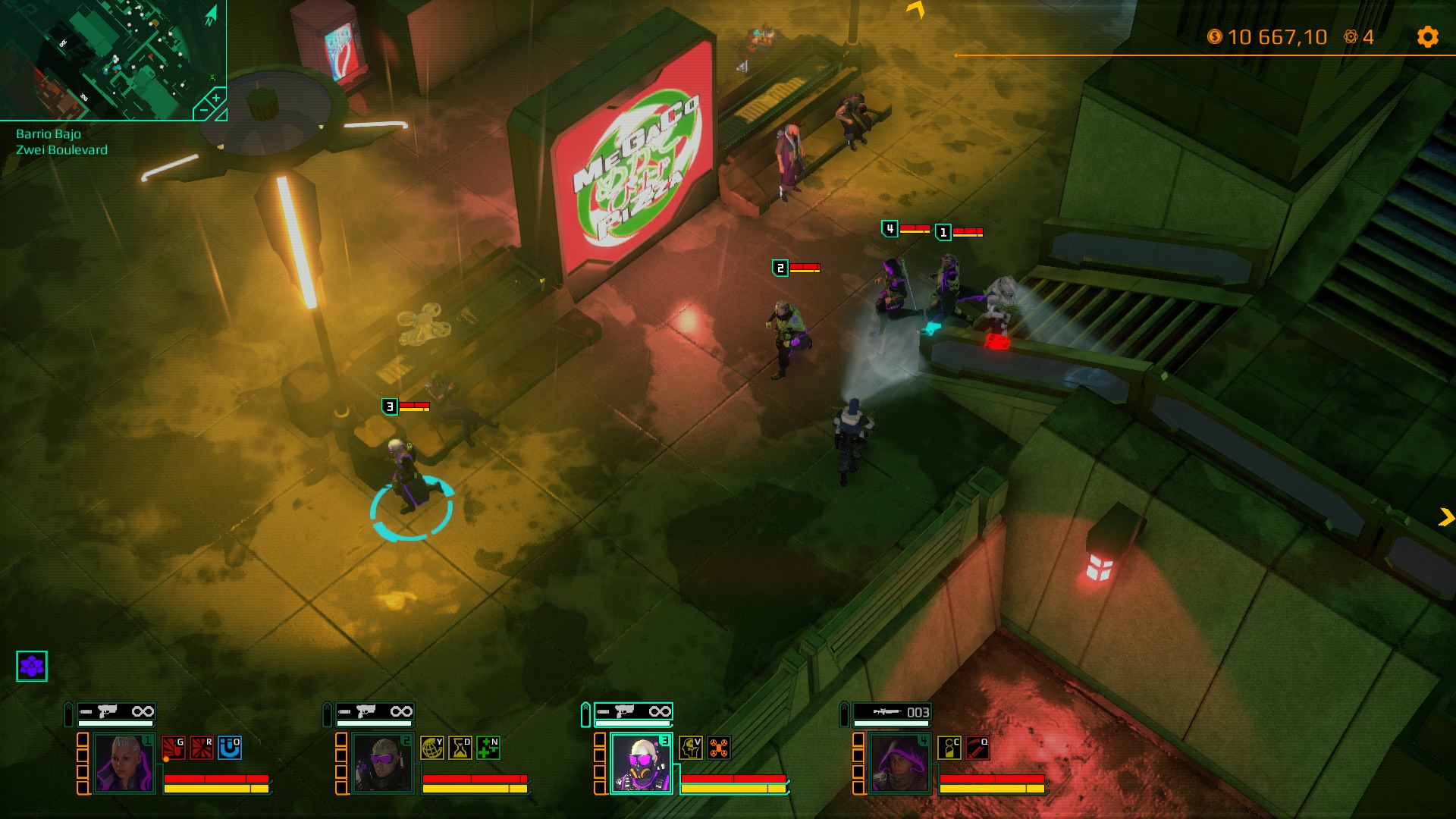Activate the hourglass D ability
This screenshot has height=819, width=1456.
click(460, 748)
